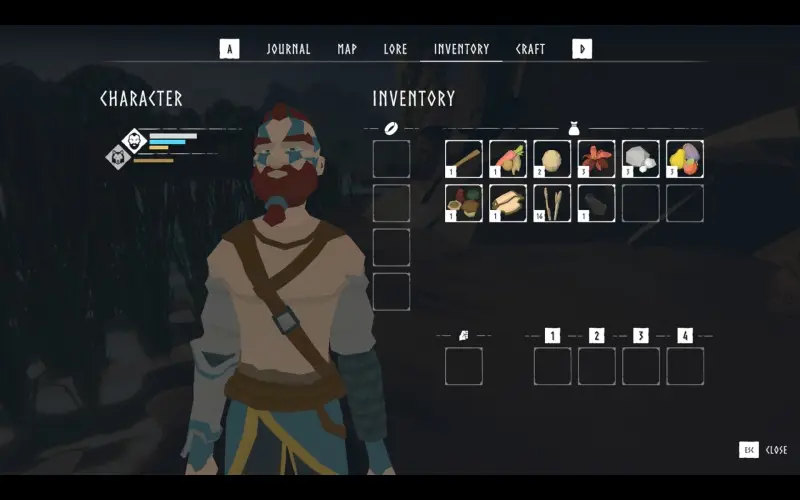The image size is (800, 500).
Task: Select the mixed fruits item slot
Action: [x=685, y=159]
